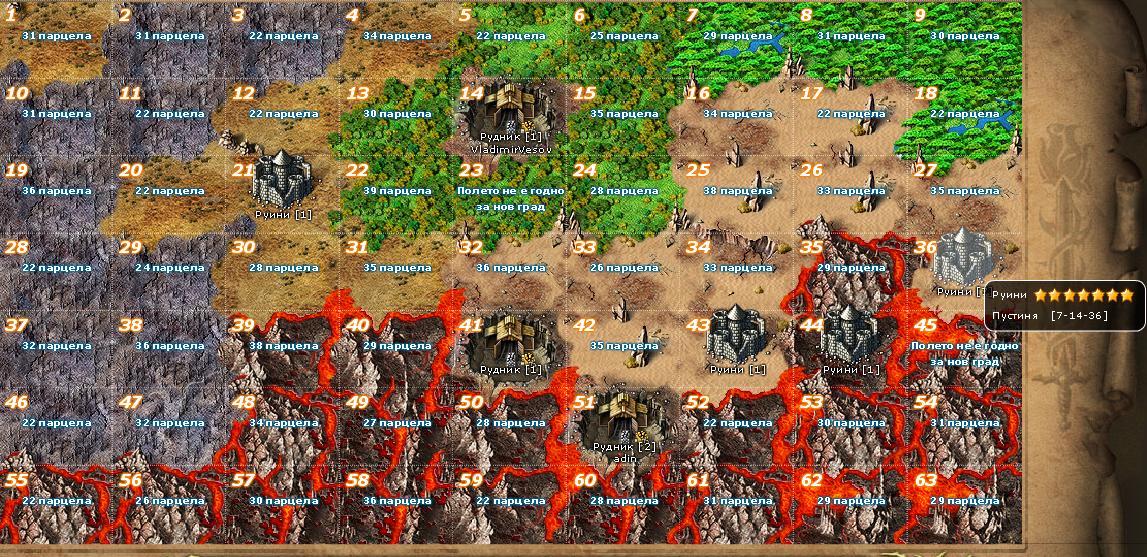The width and height of the screenshot is (1147, 557).
Task: Select adin's mine on field 51
Action: pos(624,420)
